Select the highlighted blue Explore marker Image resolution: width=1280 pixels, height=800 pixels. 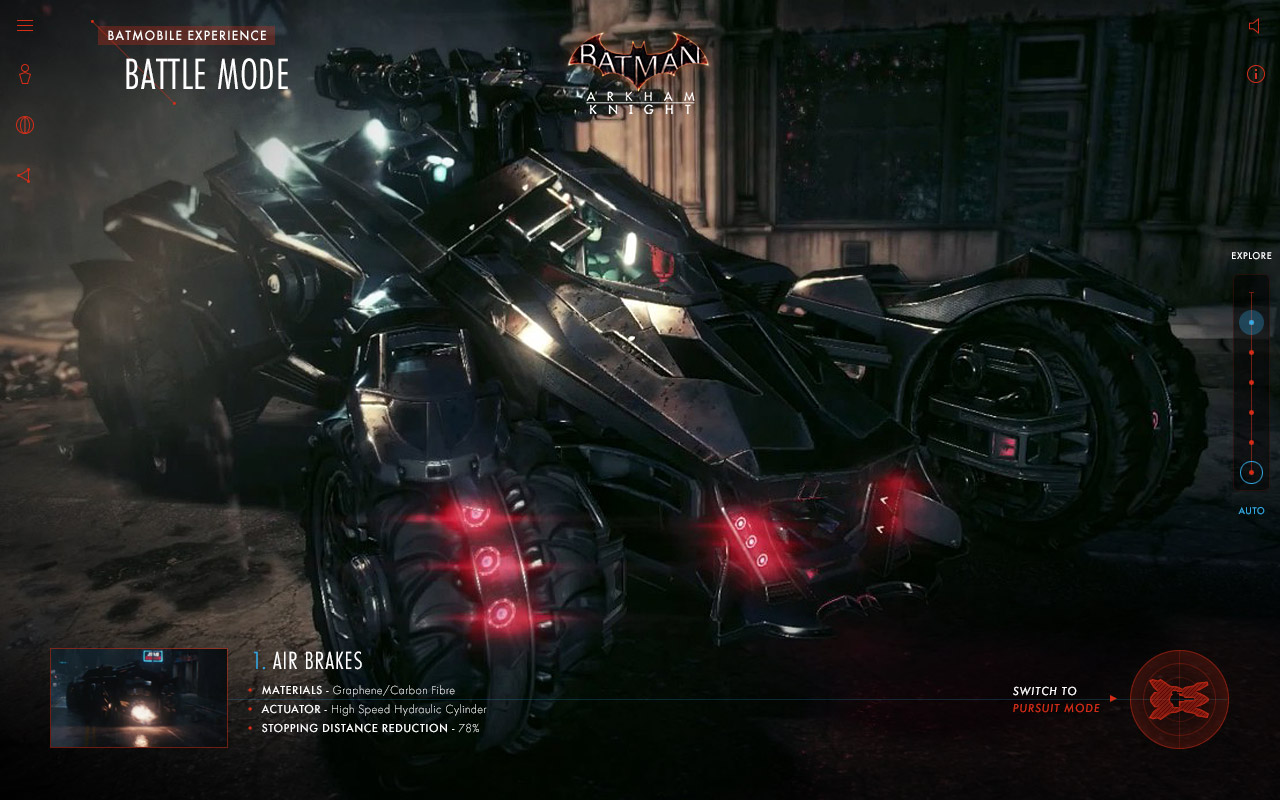(x=1251, y=323)
